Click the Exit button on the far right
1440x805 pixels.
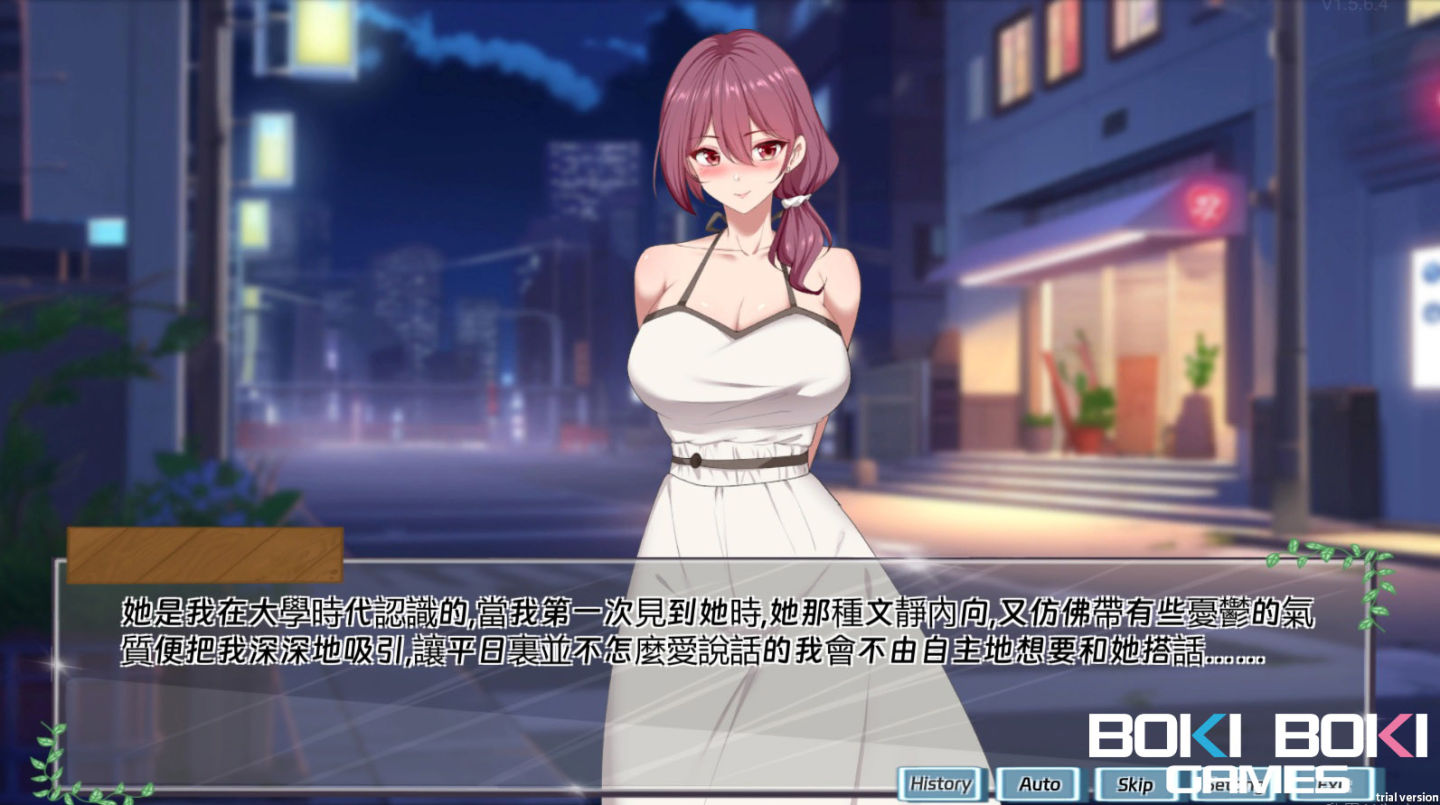pos(1330,785)
